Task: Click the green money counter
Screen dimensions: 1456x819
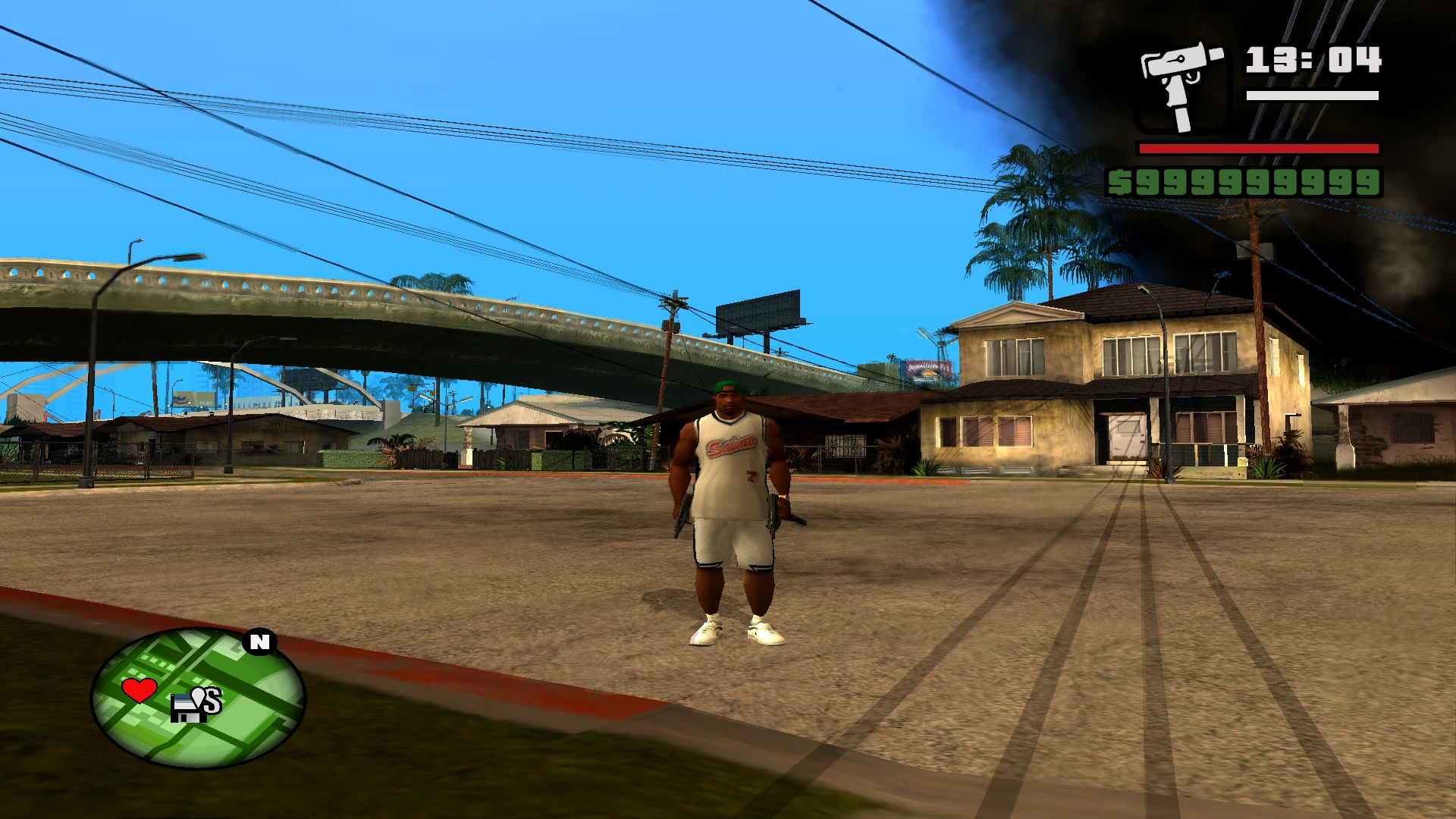Action: [1255, 182]
